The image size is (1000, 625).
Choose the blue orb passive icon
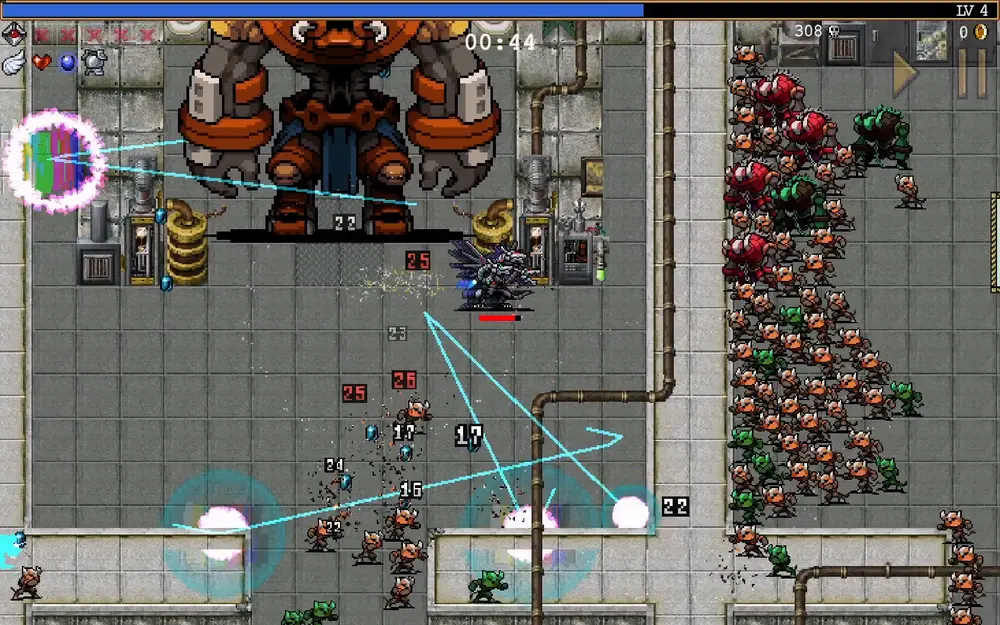click(67, 62)
